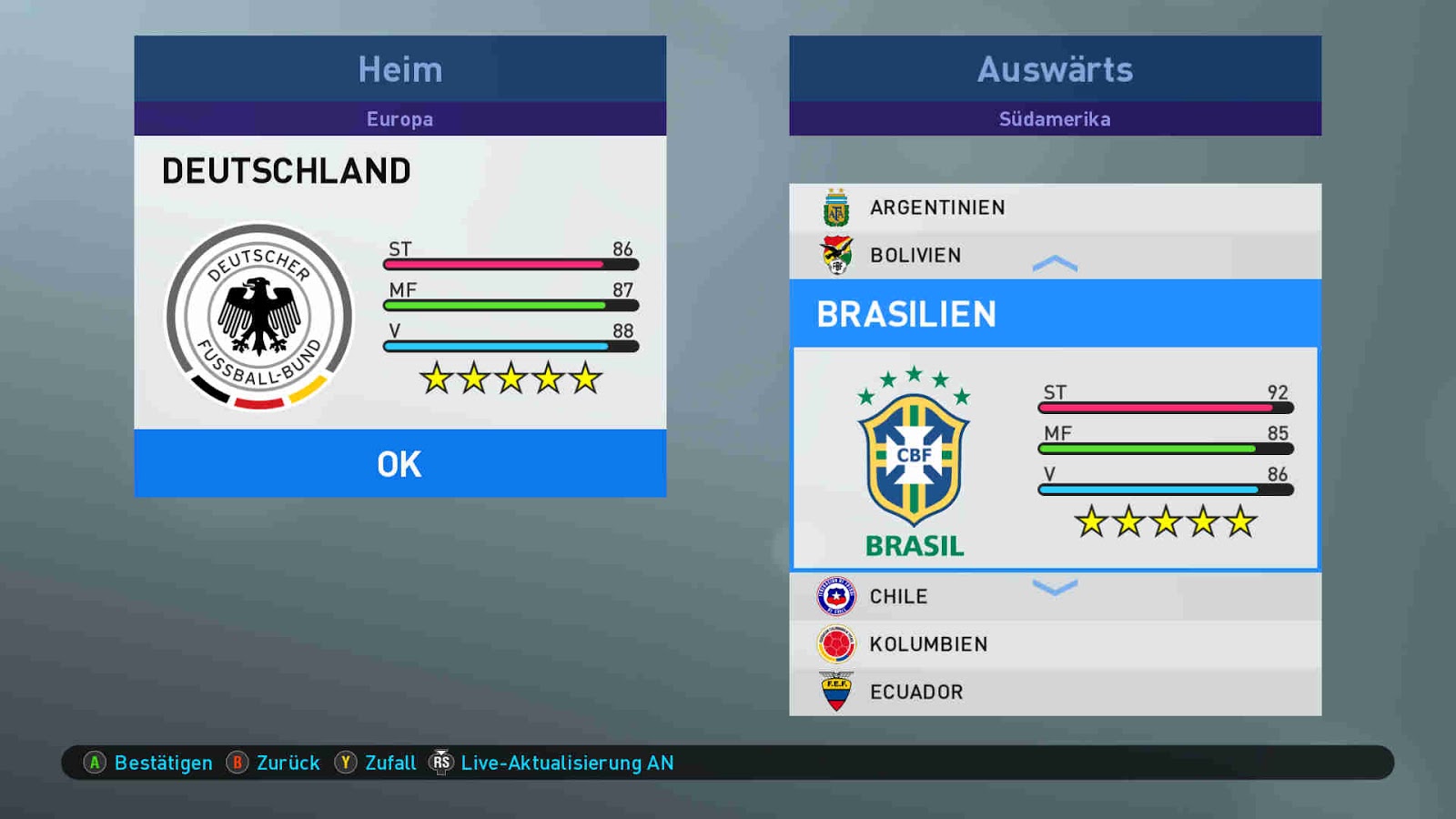Toggle Live-Aktualisierung off
This screenshot has width=1456, height=819.
point(566,763)
